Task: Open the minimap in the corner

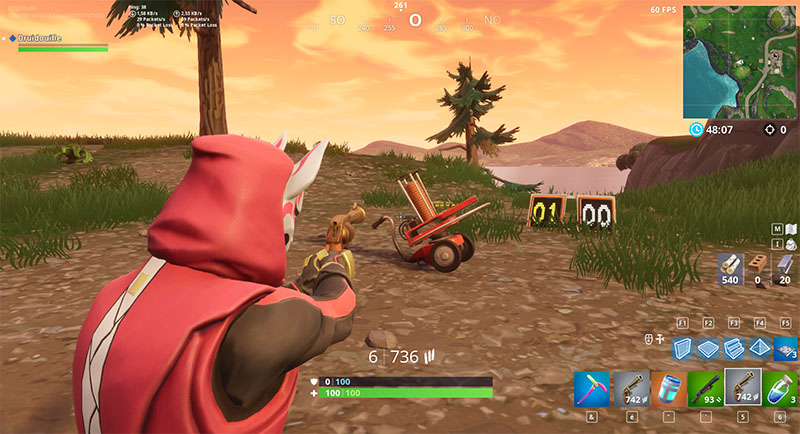Action: click(741, 60)
